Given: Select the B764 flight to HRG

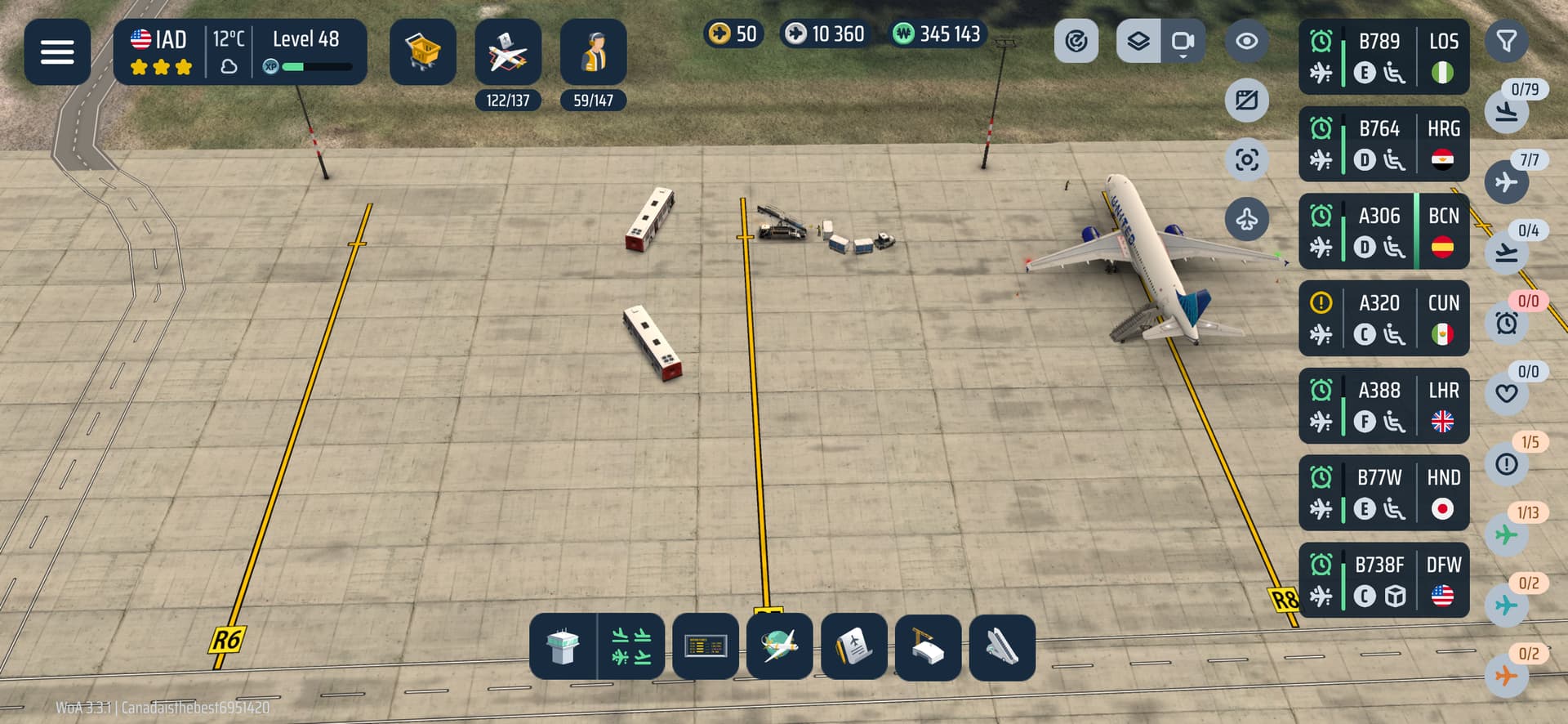Looking at the screenshot, I should point(1383,144).
